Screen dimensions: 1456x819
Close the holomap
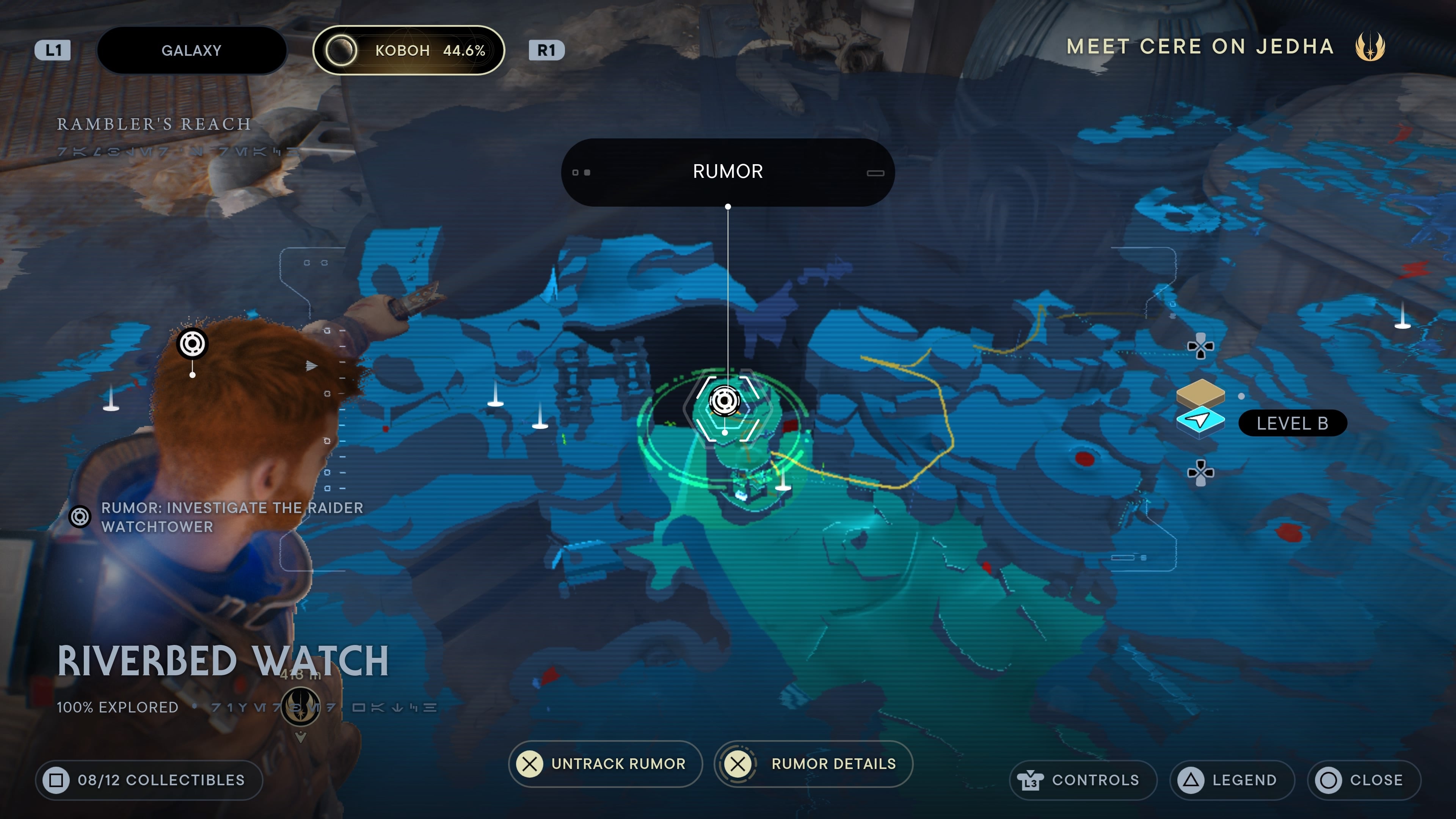pyautogui.click(x=1363, y=780)
